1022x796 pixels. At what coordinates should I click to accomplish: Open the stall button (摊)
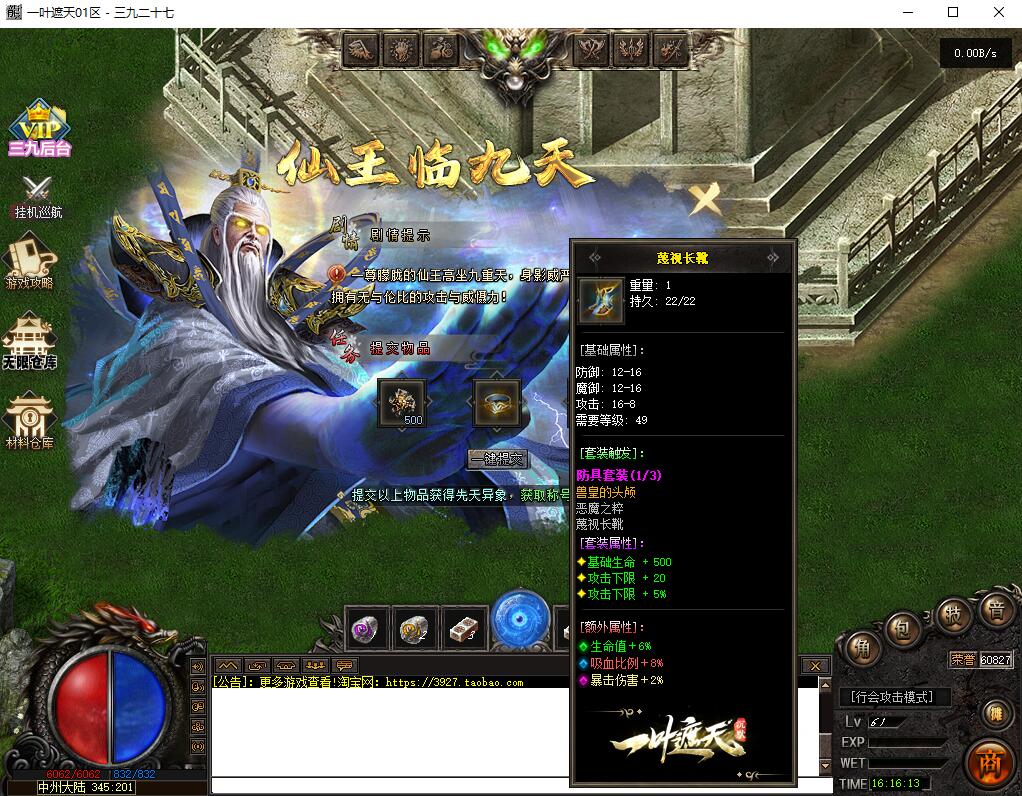[995, 713]
